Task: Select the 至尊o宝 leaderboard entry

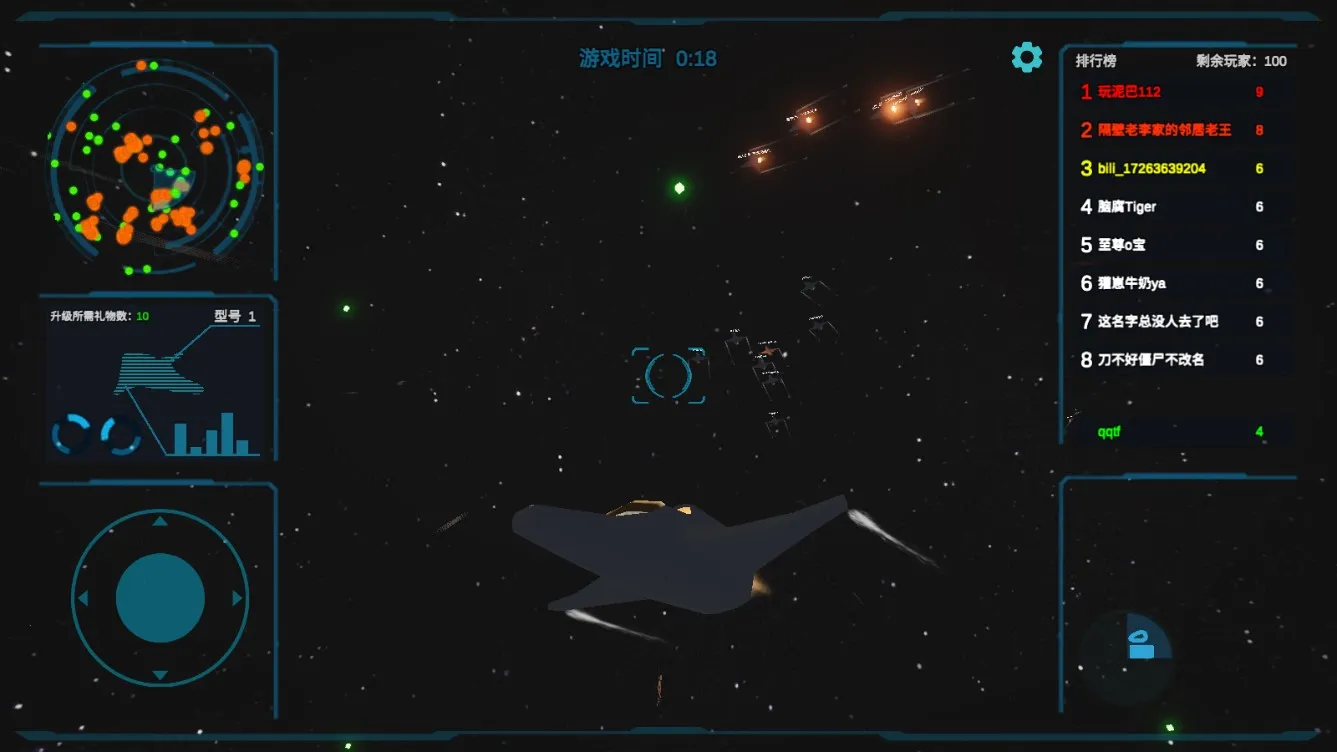Action: coord(1121,245)
